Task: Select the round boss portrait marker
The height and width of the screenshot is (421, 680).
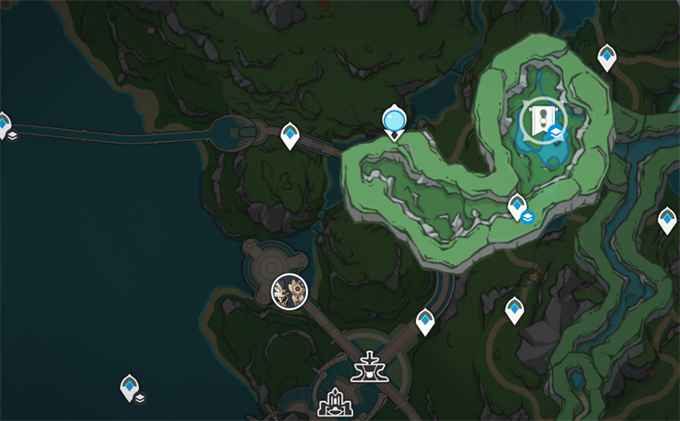Action: pyautogui.click(x=290, y=291)
